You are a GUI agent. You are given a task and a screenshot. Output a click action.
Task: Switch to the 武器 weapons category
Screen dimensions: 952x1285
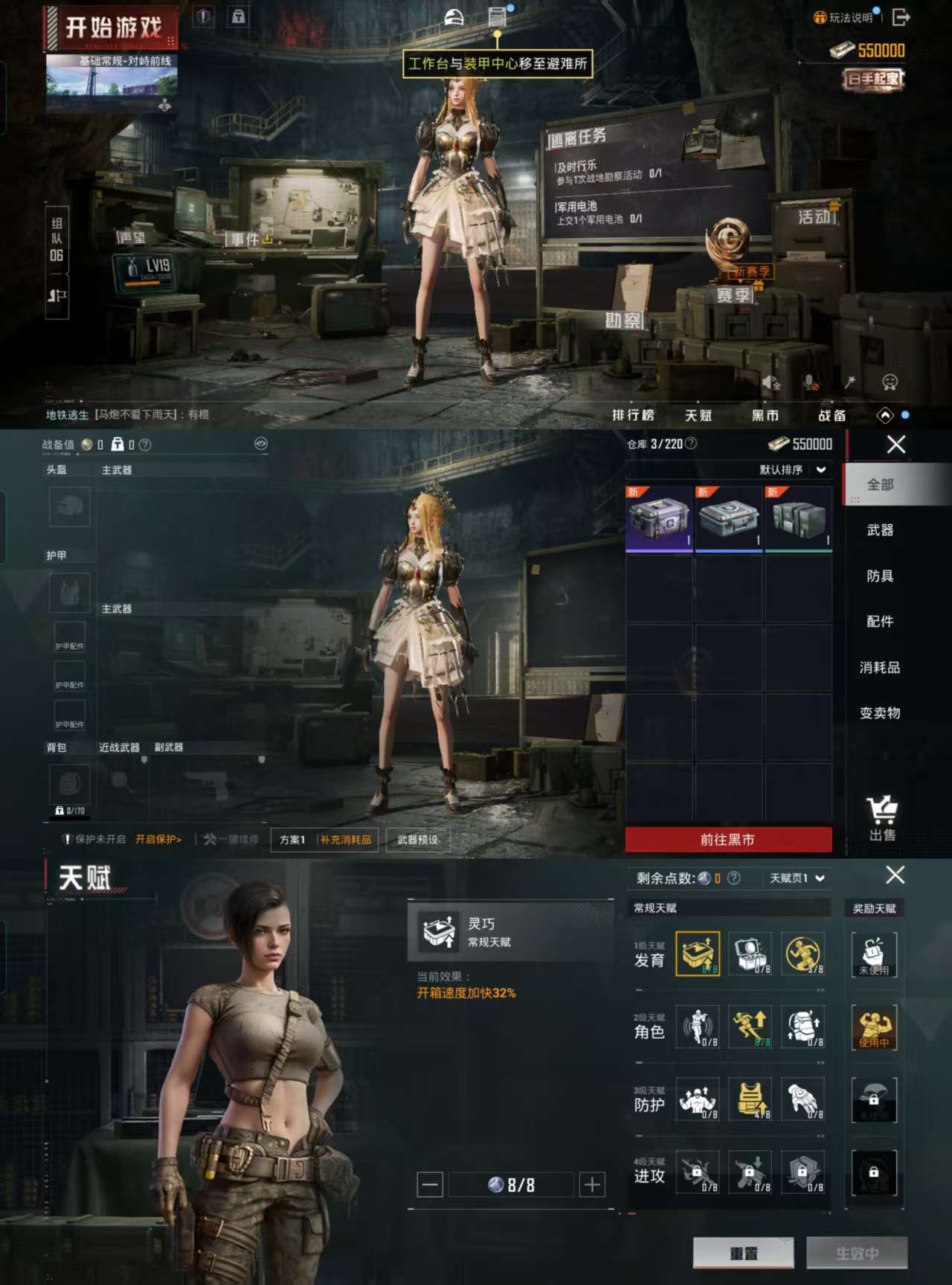click(880, 530)
